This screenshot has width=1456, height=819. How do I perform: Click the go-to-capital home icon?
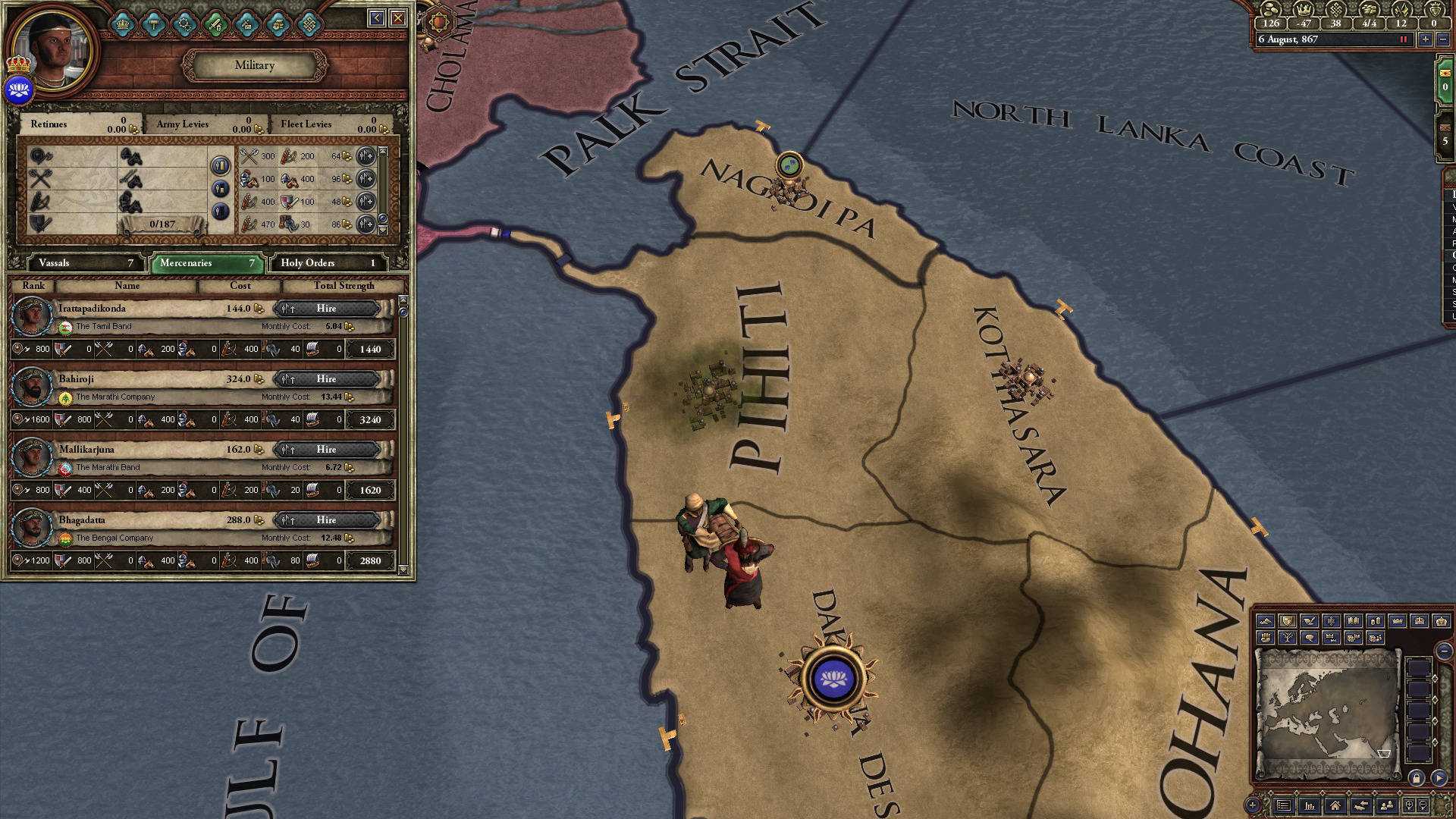1336,807
